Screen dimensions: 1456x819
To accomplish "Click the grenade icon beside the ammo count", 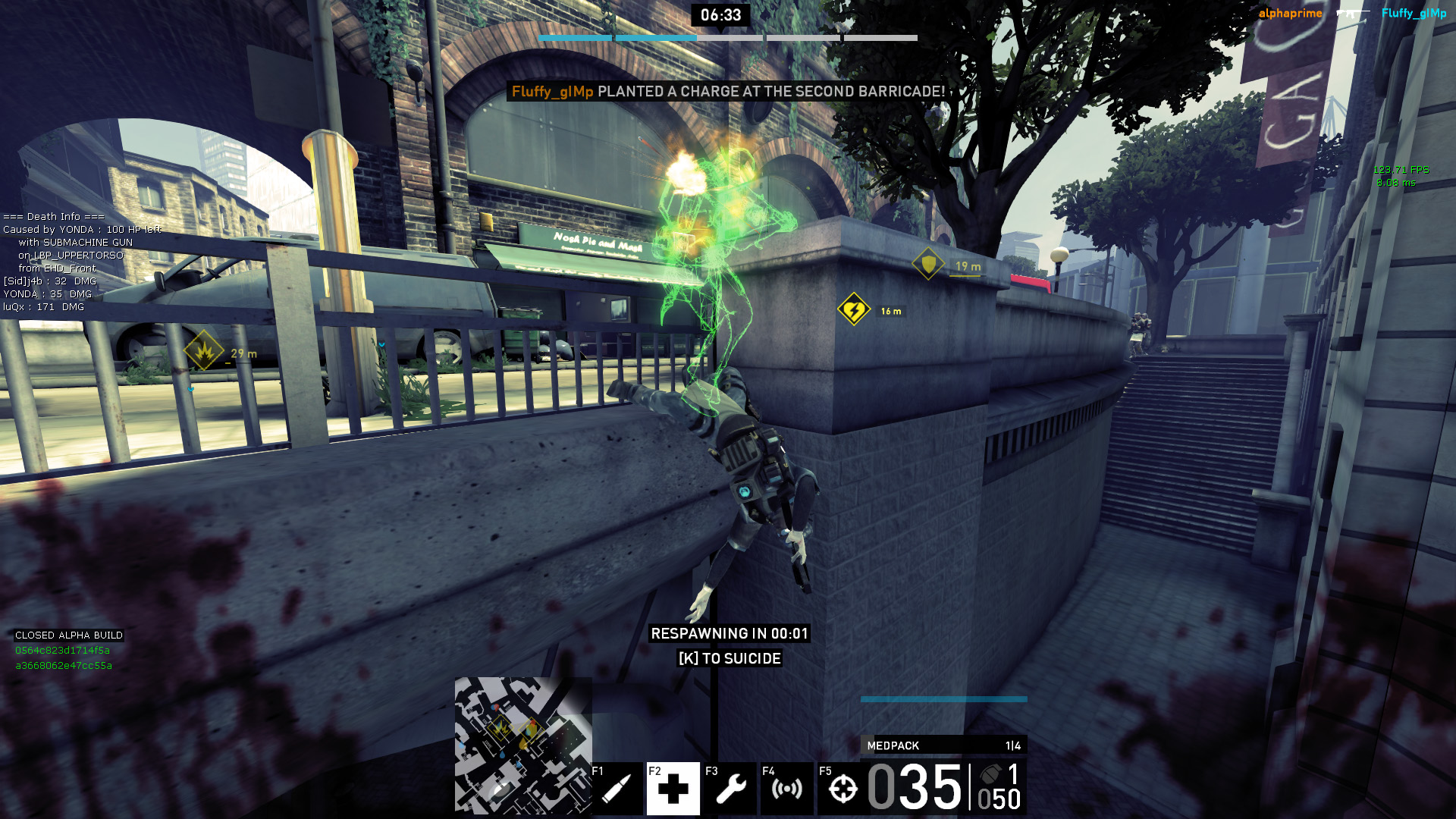I will click(x=990, y=774).
